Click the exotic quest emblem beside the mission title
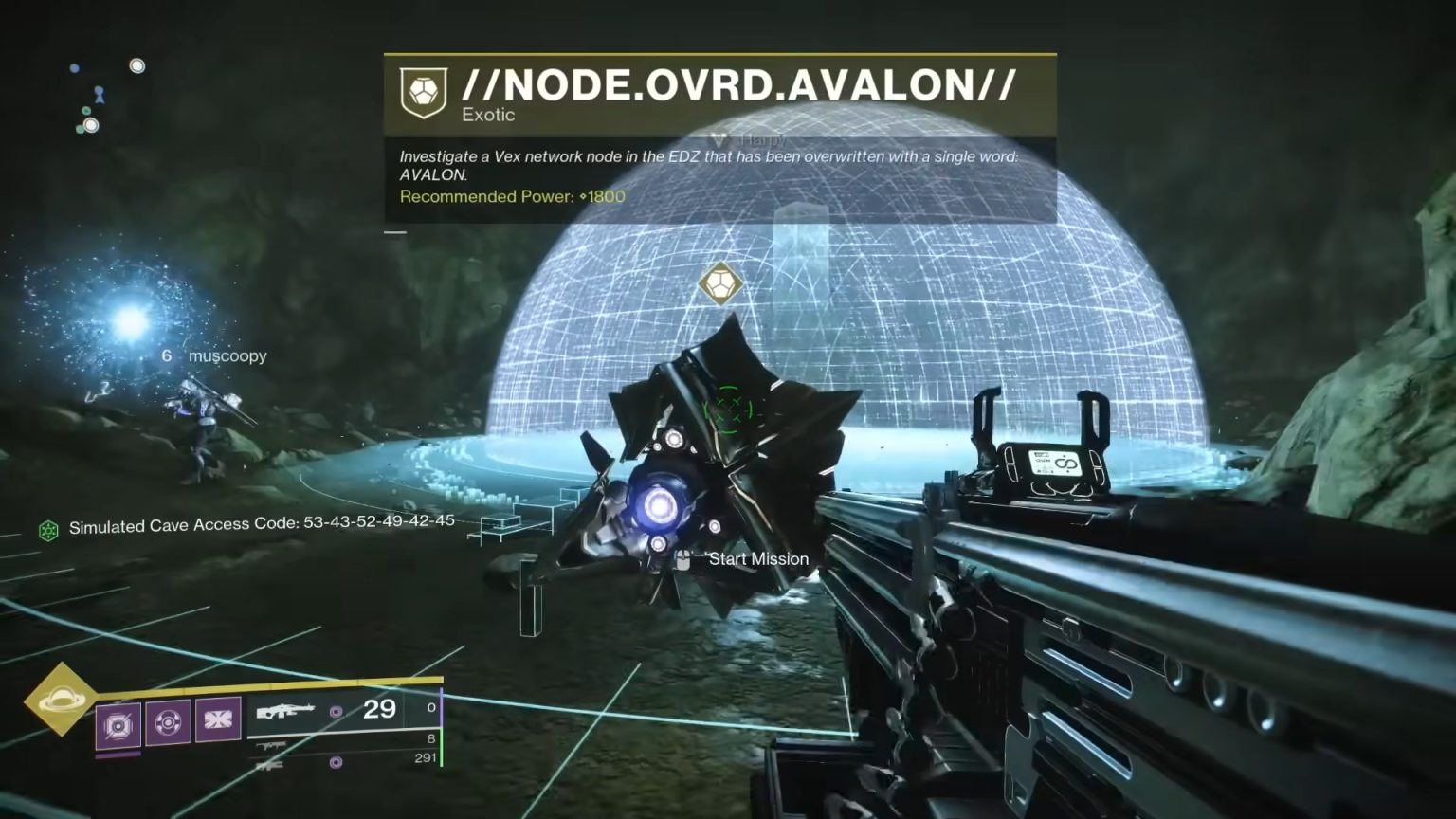The image size is (1456, 819). click(x=426, y=86)
